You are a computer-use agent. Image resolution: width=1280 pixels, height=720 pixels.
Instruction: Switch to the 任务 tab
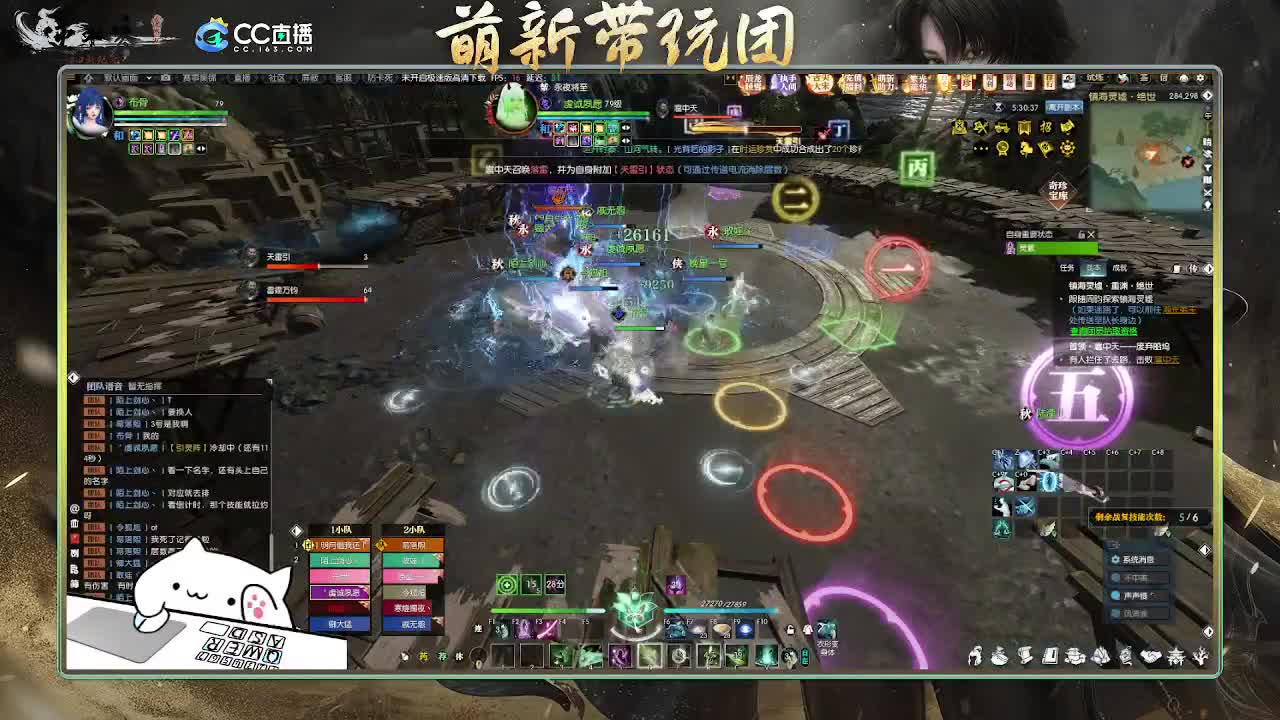tap(1066, 266)
